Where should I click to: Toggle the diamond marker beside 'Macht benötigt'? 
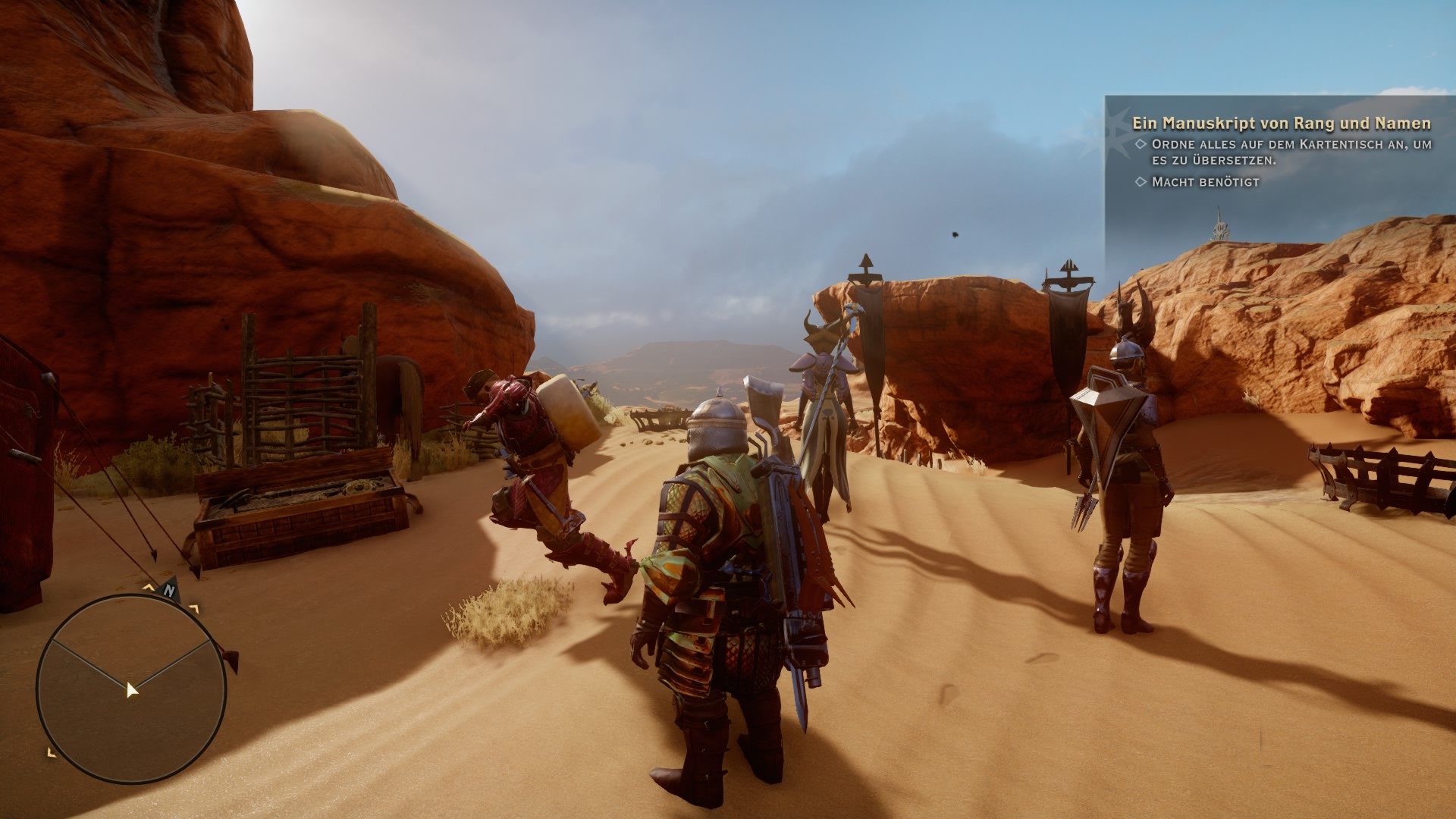pos(1142,181)
